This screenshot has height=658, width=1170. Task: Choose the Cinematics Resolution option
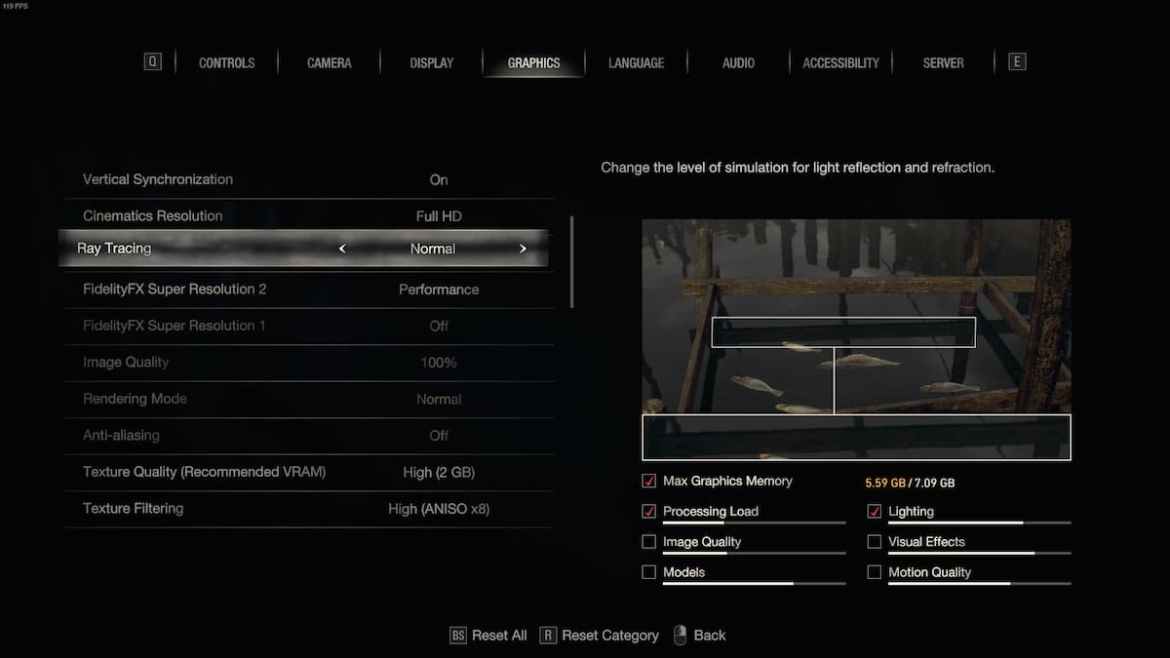pos(310,216)
